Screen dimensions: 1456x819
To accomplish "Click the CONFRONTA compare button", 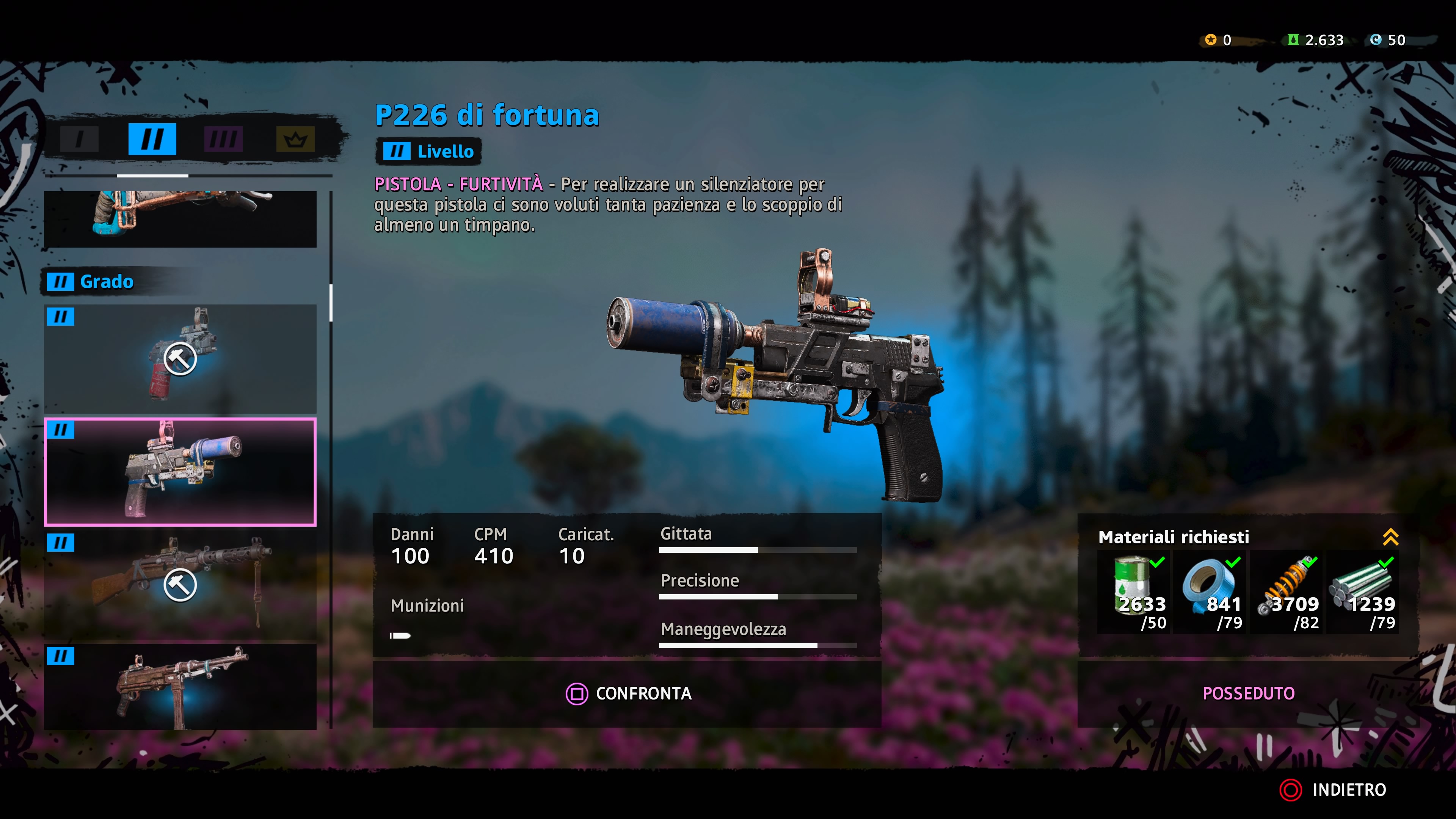I will pos(628,693).
